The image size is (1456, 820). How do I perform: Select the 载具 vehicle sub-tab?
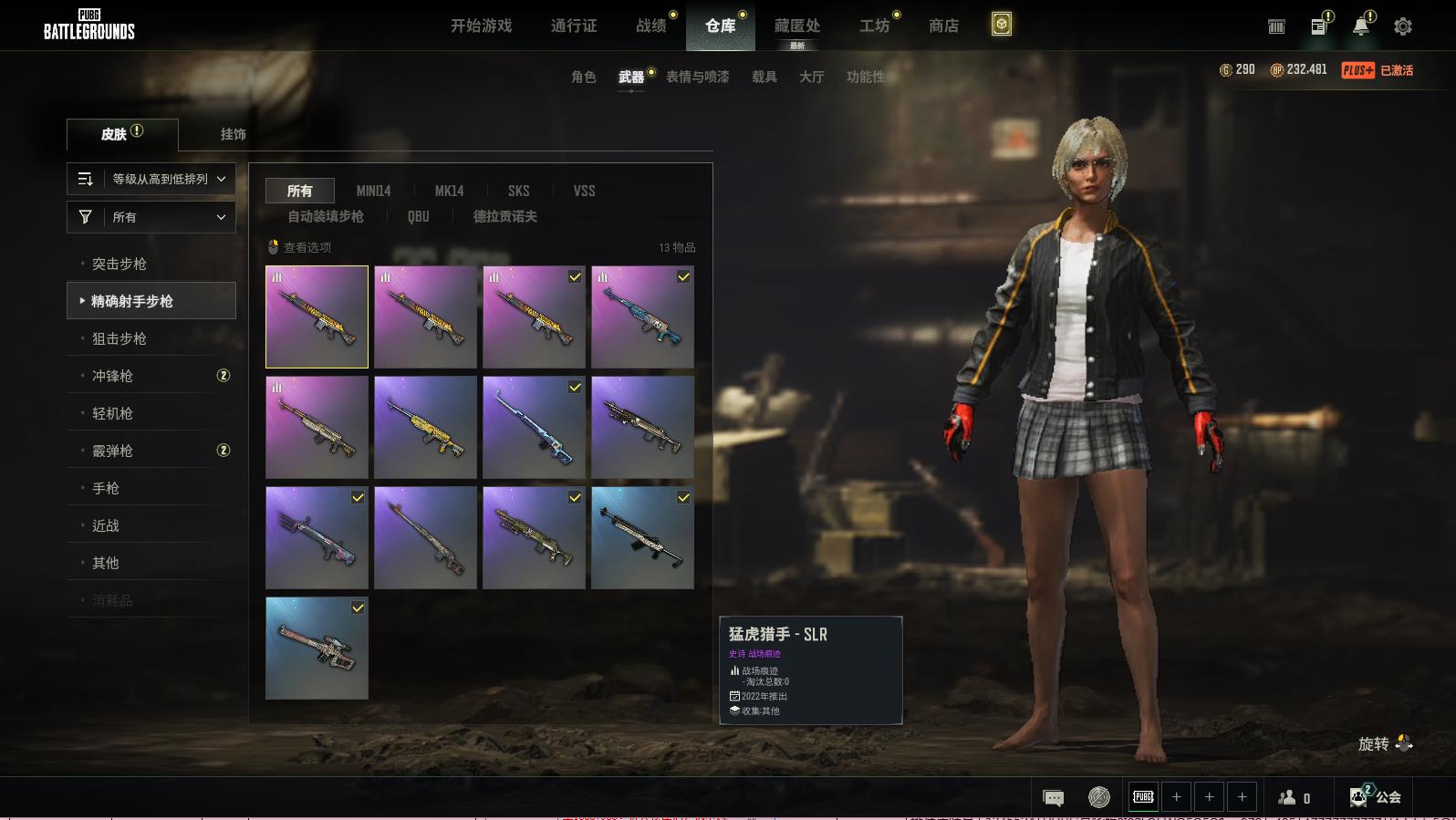coord(764,77)
